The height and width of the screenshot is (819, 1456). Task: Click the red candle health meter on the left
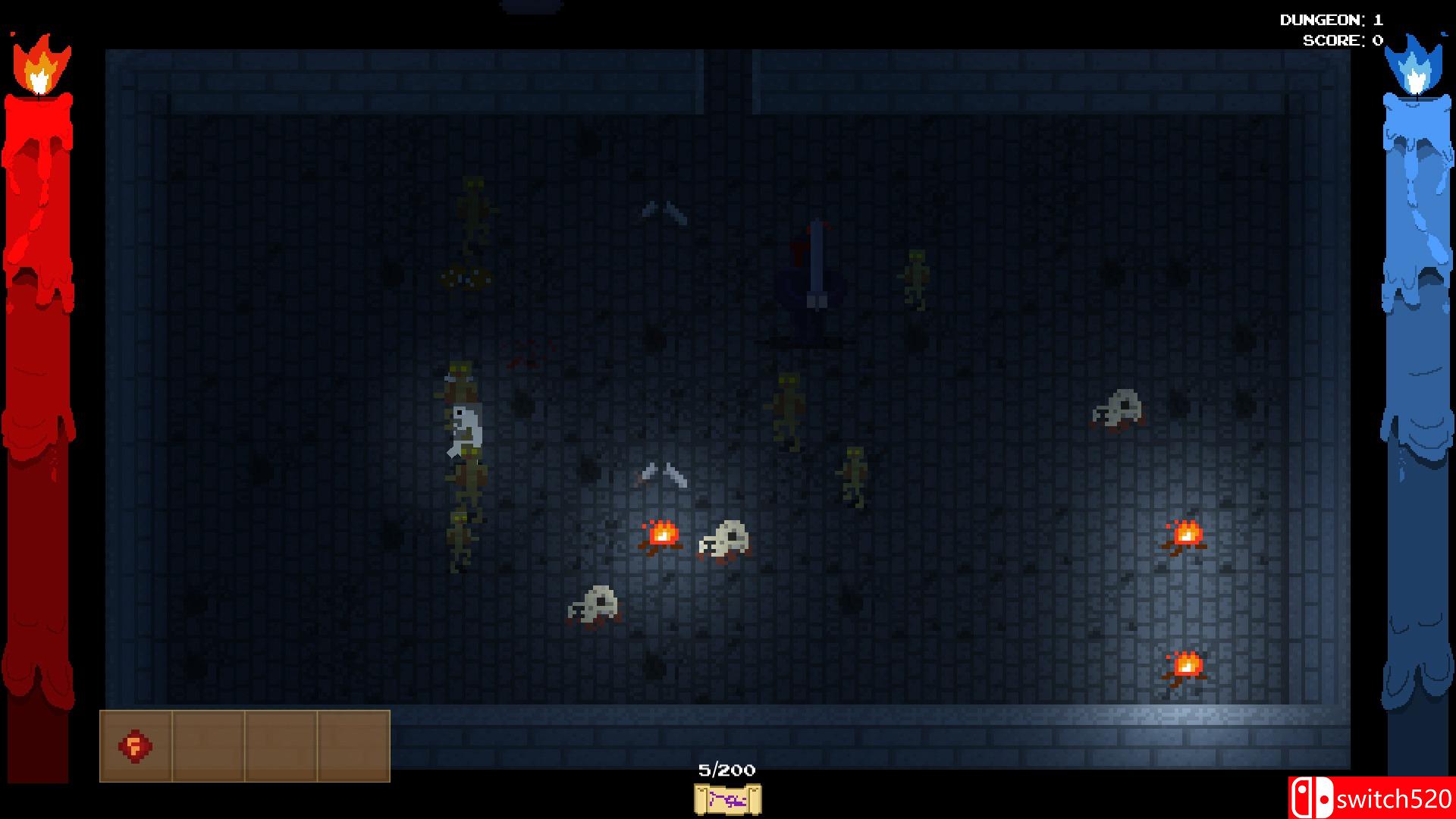click(x=38, y=379)
